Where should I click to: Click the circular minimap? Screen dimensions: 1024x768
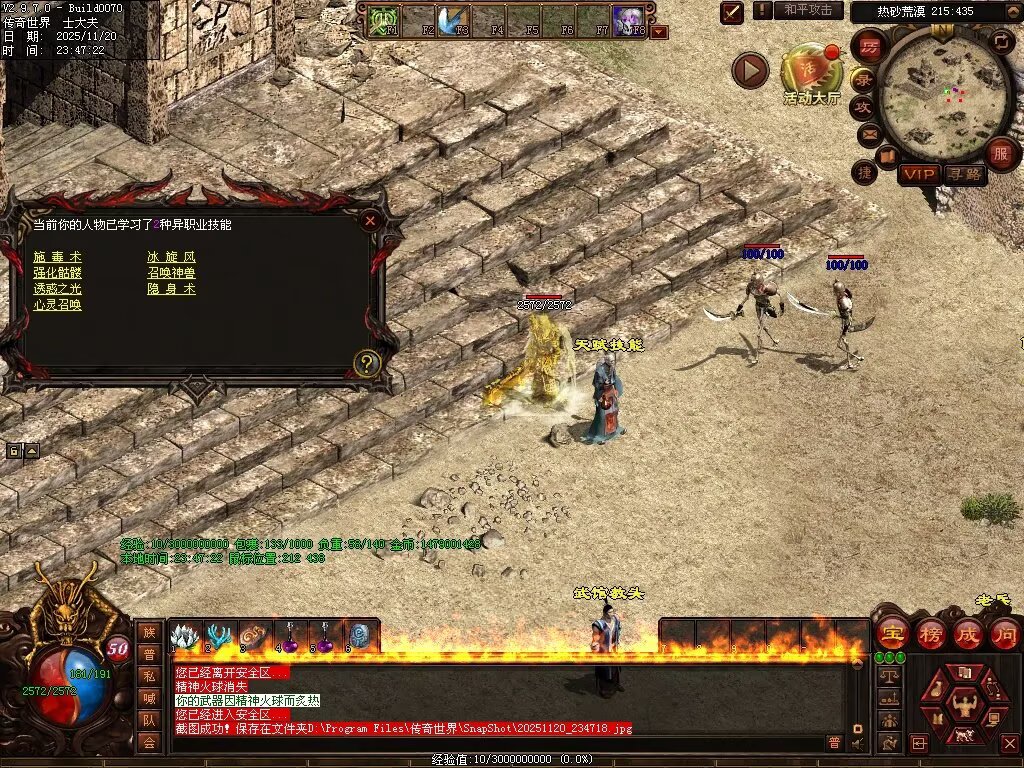click(932, 92)
